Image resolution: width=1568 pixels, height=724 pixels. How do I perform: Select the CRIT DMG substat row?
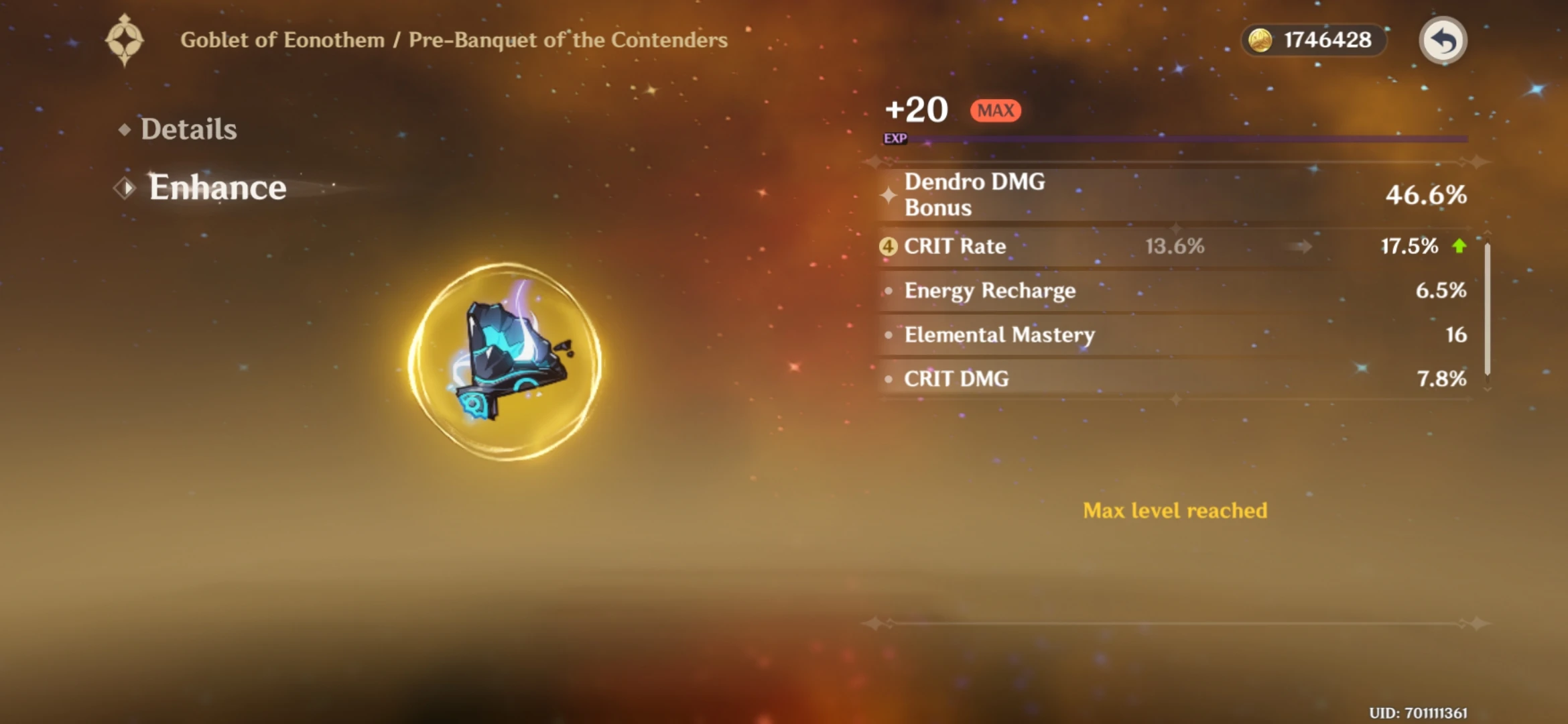[1139, 379]
